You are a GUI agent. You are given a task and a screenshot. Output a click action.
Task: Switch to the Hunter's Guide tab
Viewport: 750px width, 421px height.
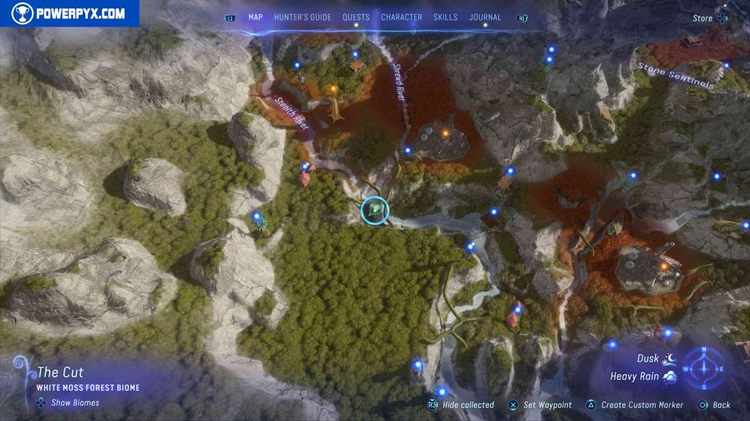point(303,17)
